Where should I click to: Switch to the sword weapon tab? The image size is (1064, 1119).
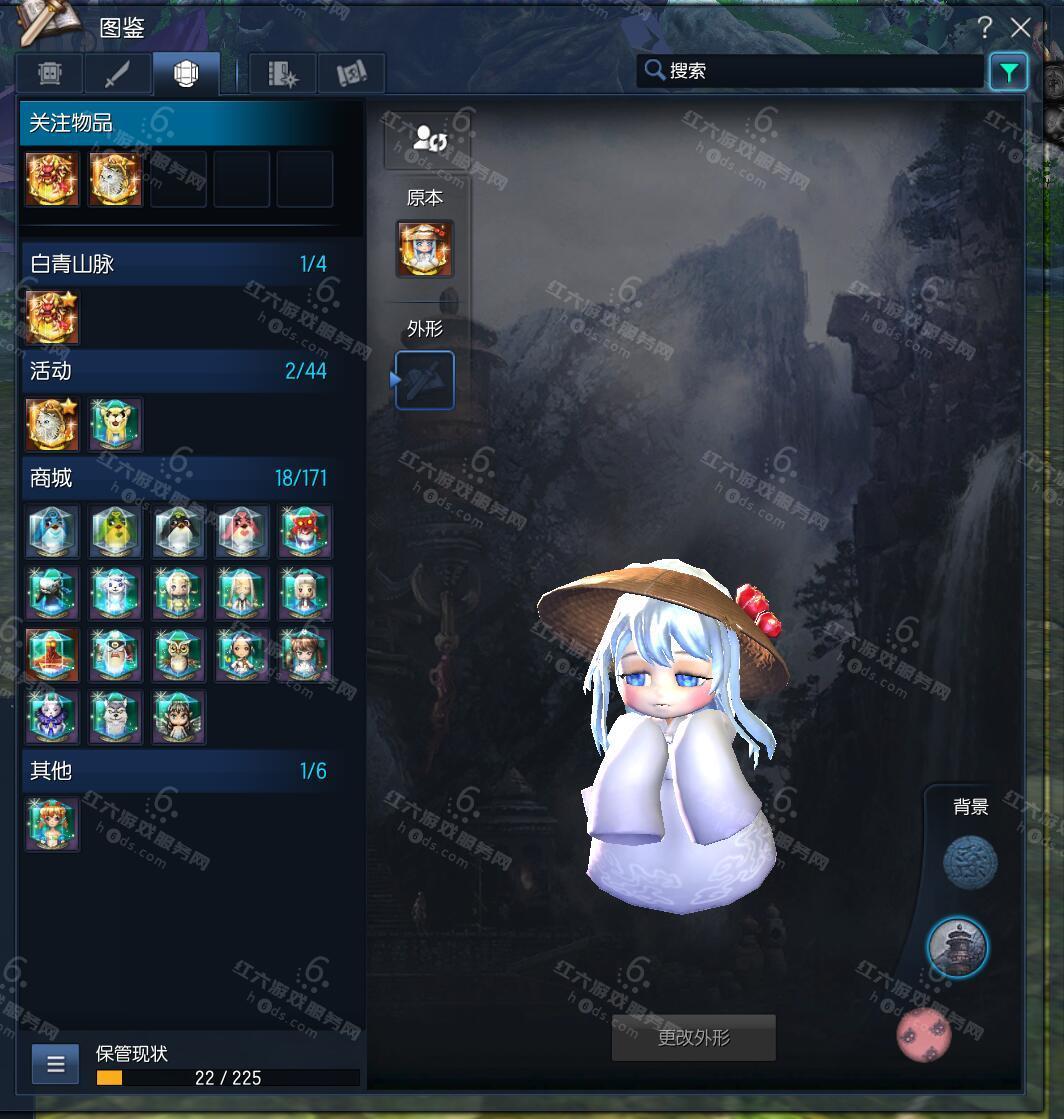[x=118, y=73]
